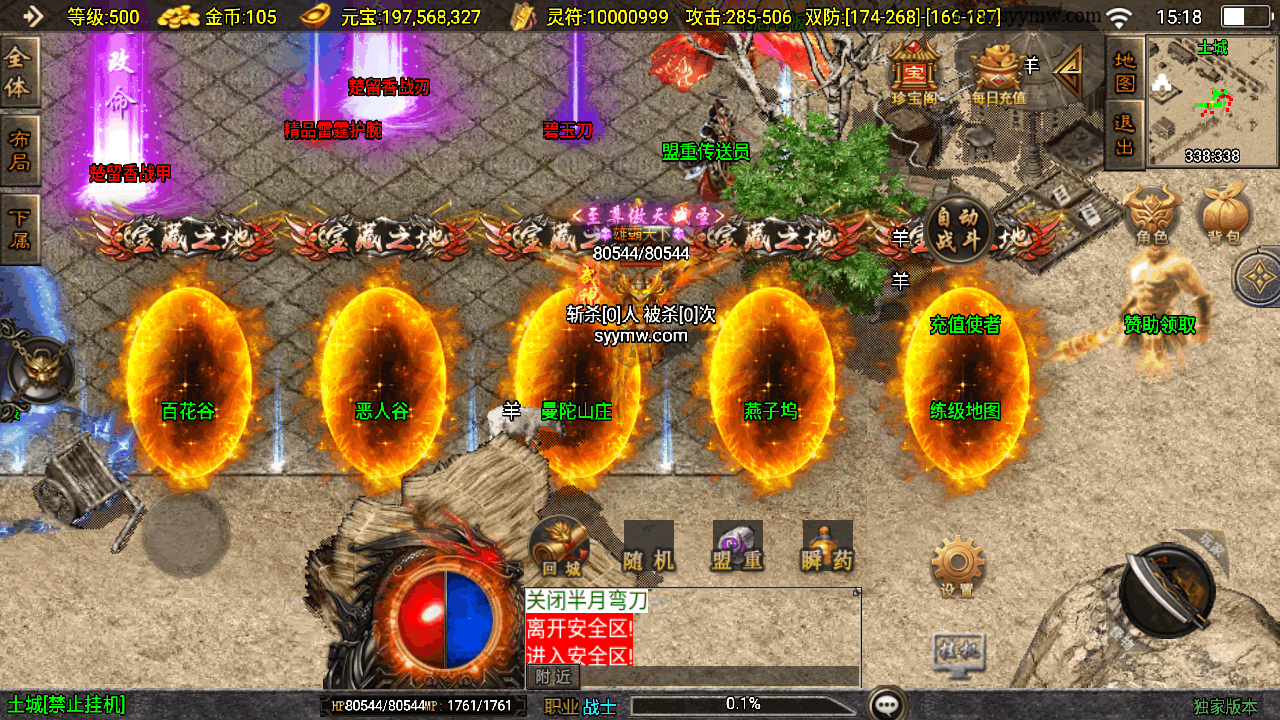Screen dimensions: 1280x720
Task: Open the 珍宝阁 treasure pavilion shop
Action: click(913, 71)
